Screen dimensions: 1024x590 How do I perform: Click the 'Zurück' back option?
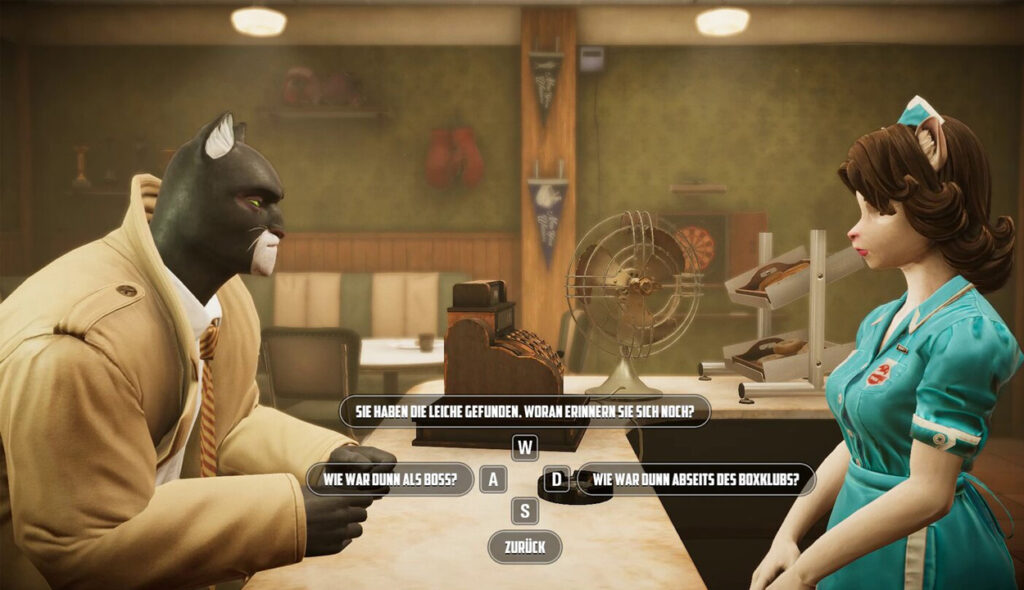pyautogui.click(x=525, y=547)
